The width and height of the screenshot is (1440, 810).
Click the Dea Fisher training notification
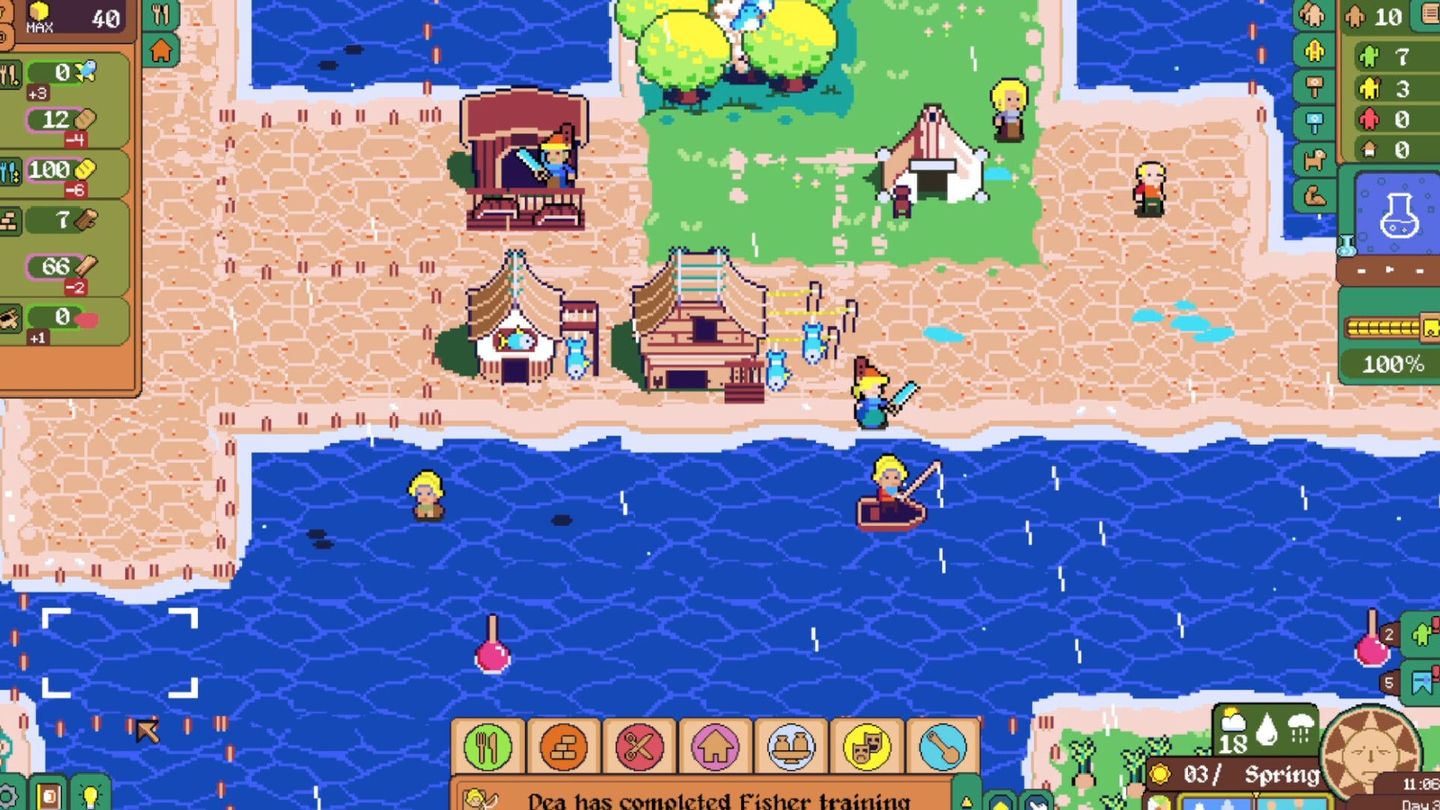pos(700,795)
